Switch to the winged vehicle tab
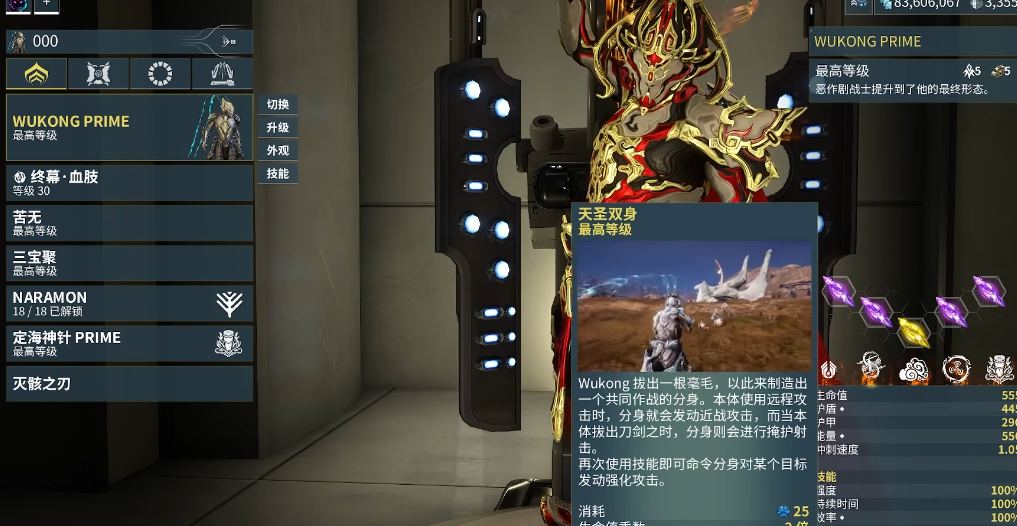This screenshot has width=1017, height=526. point(222,73)
